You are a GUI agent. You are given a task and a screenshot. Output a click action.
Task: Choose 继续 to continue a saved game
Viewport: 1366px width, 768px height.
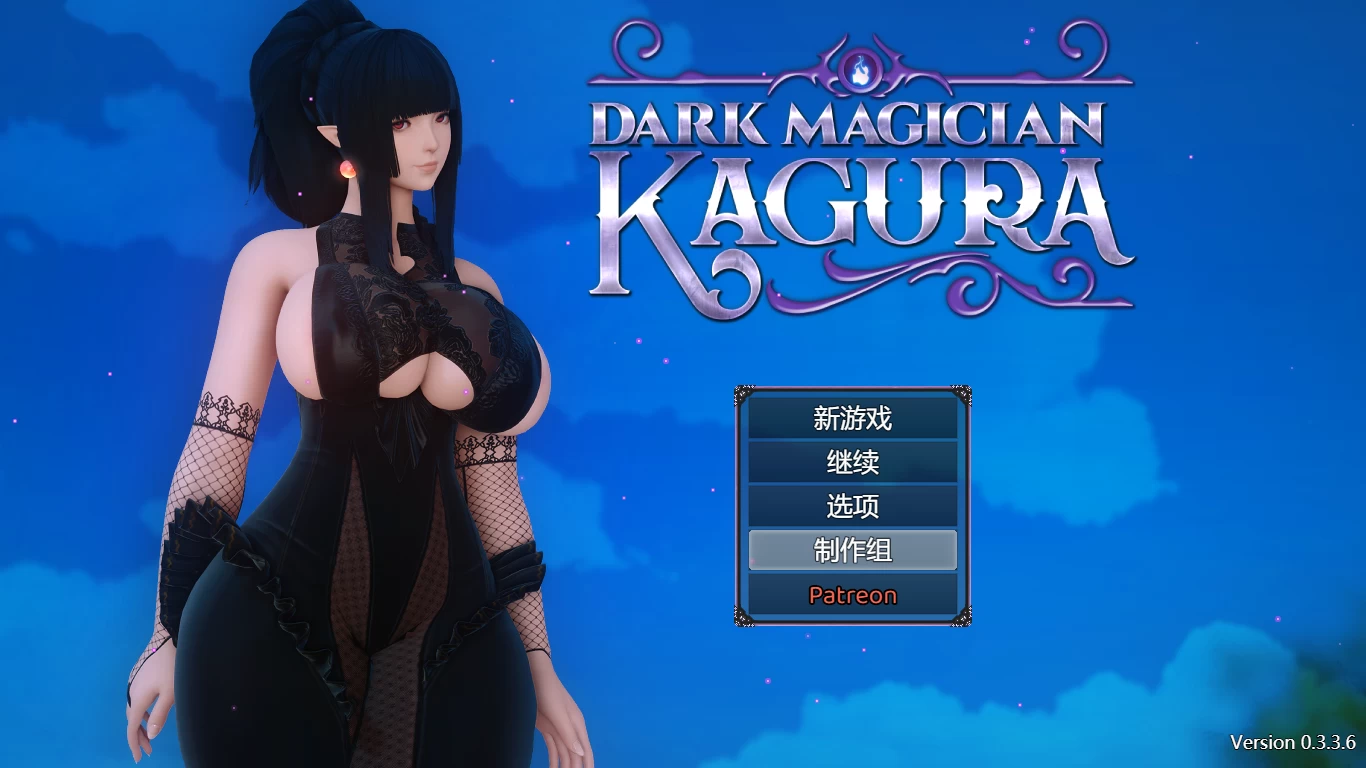tap(852, 462)
